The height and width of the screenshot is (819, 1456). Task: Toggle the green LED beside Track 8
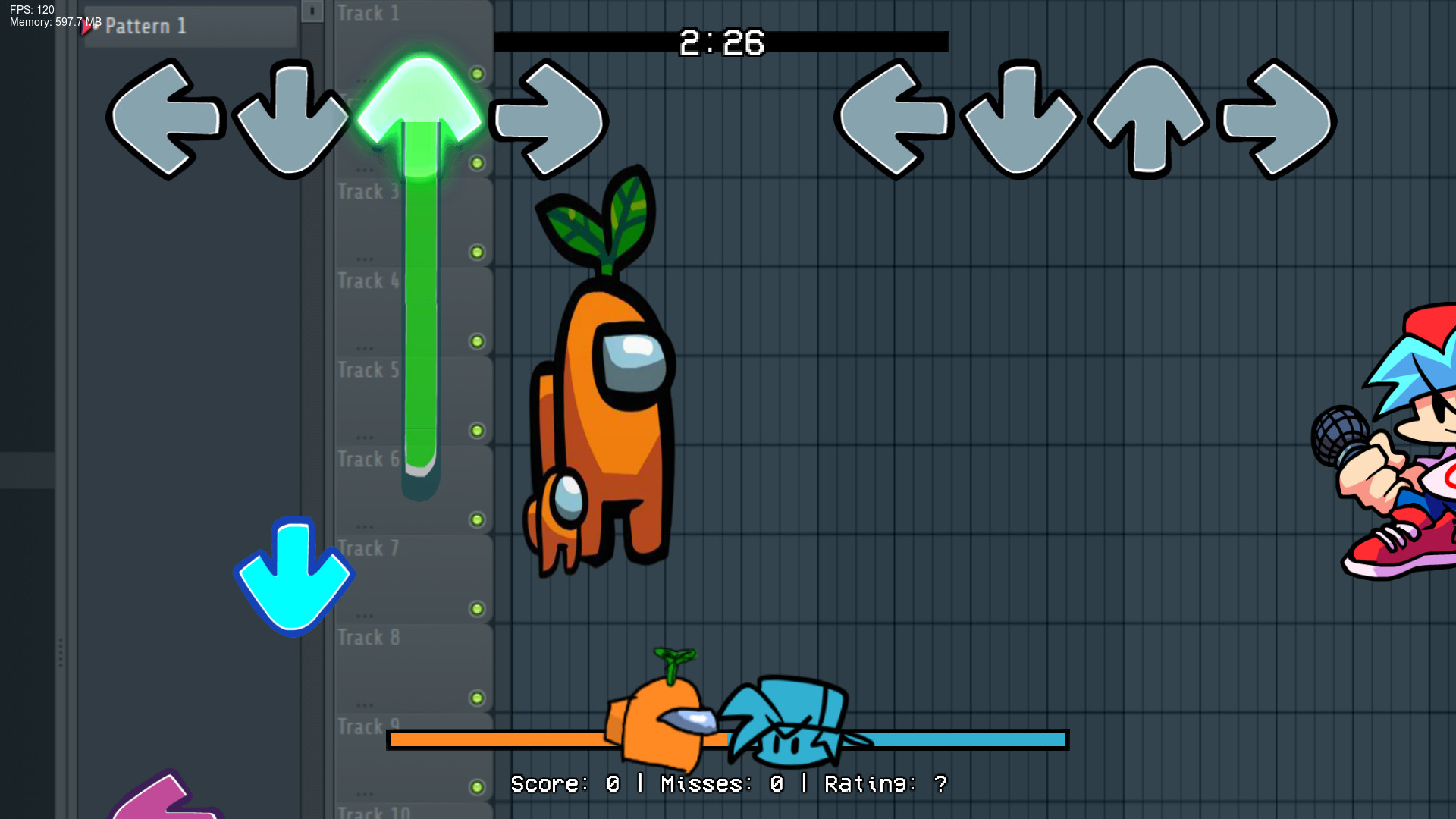click(476, 698)
